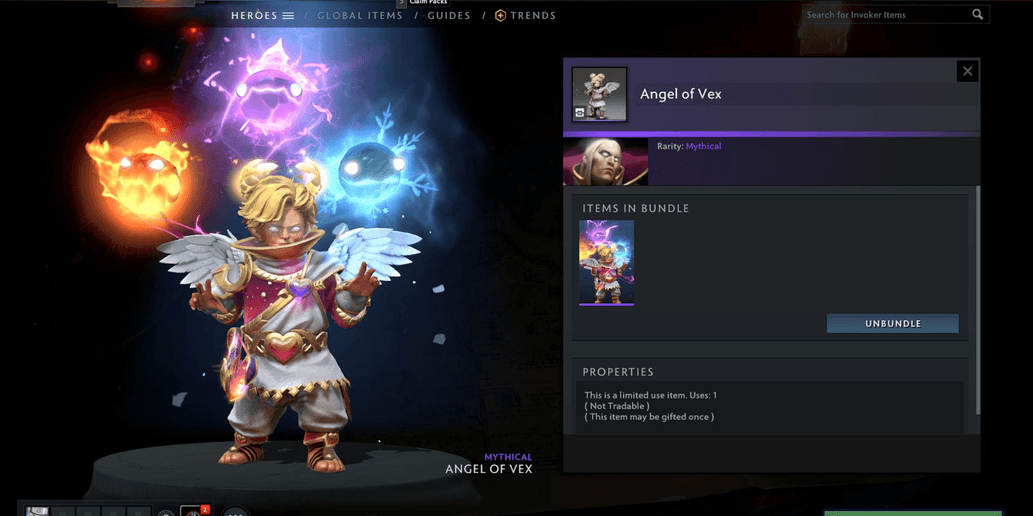Viewport: 1033px width, 516px height.
Task: Select the bundle item thumbnail
Action: [607, 262]
